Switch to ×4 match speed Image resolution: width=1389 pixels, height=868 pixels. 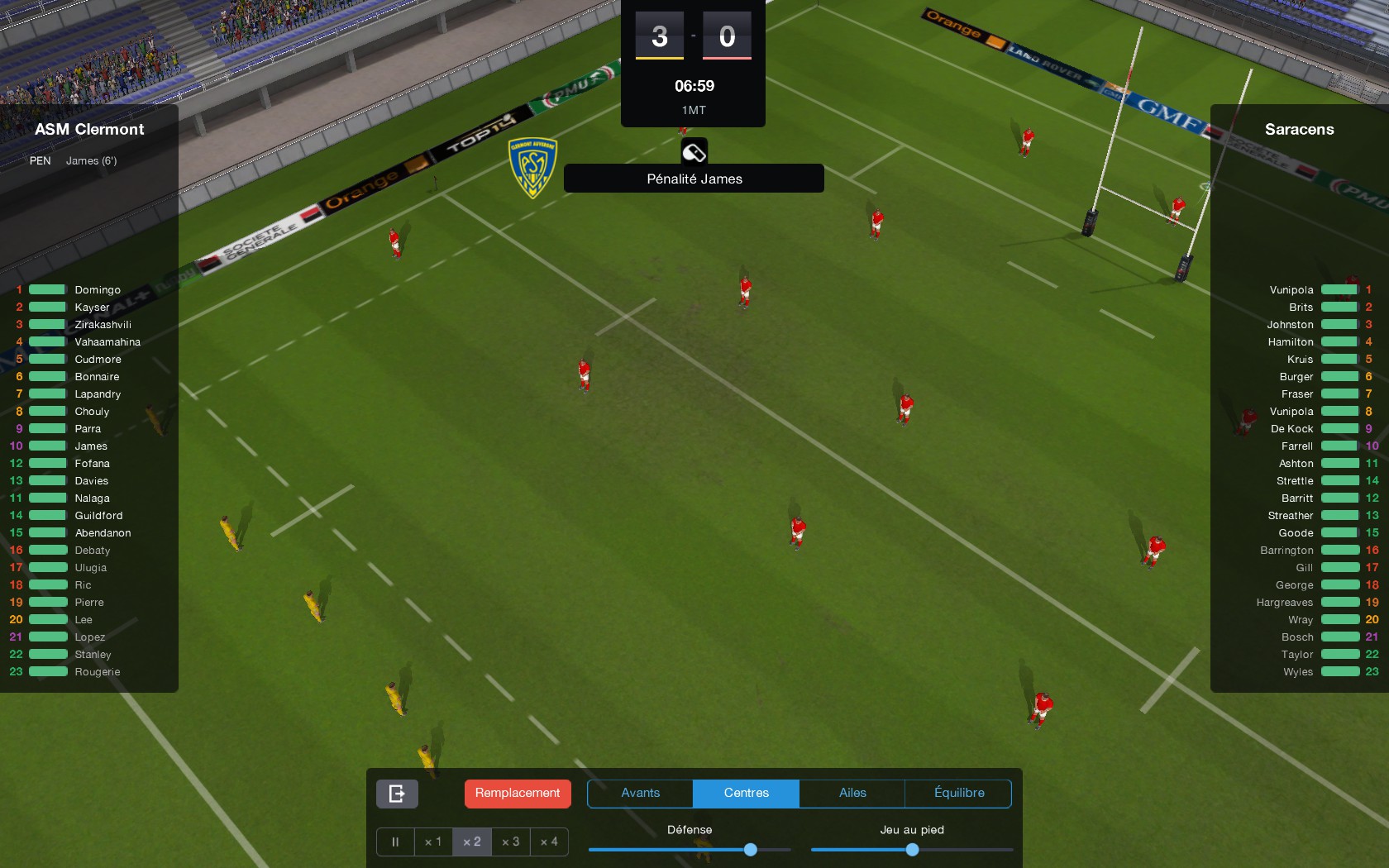(x=549, y=842)
